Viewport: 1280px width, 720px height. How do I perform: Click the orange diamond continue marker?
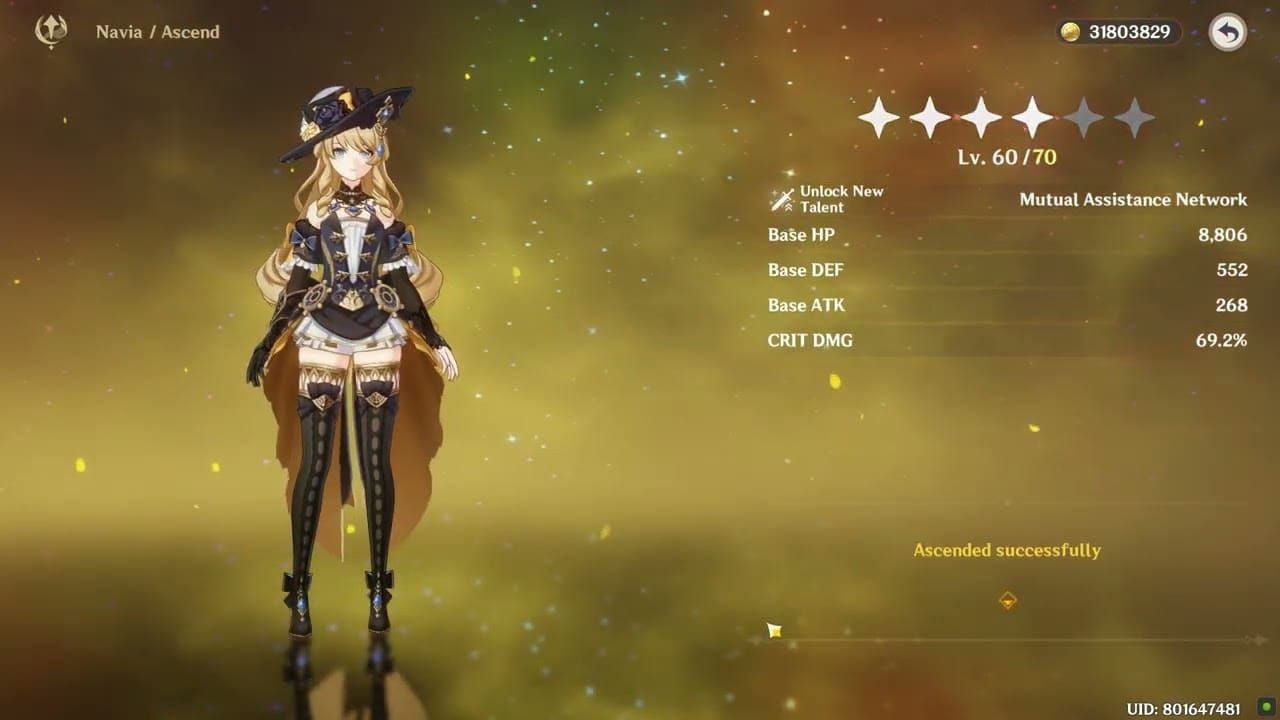(1008, 600)
